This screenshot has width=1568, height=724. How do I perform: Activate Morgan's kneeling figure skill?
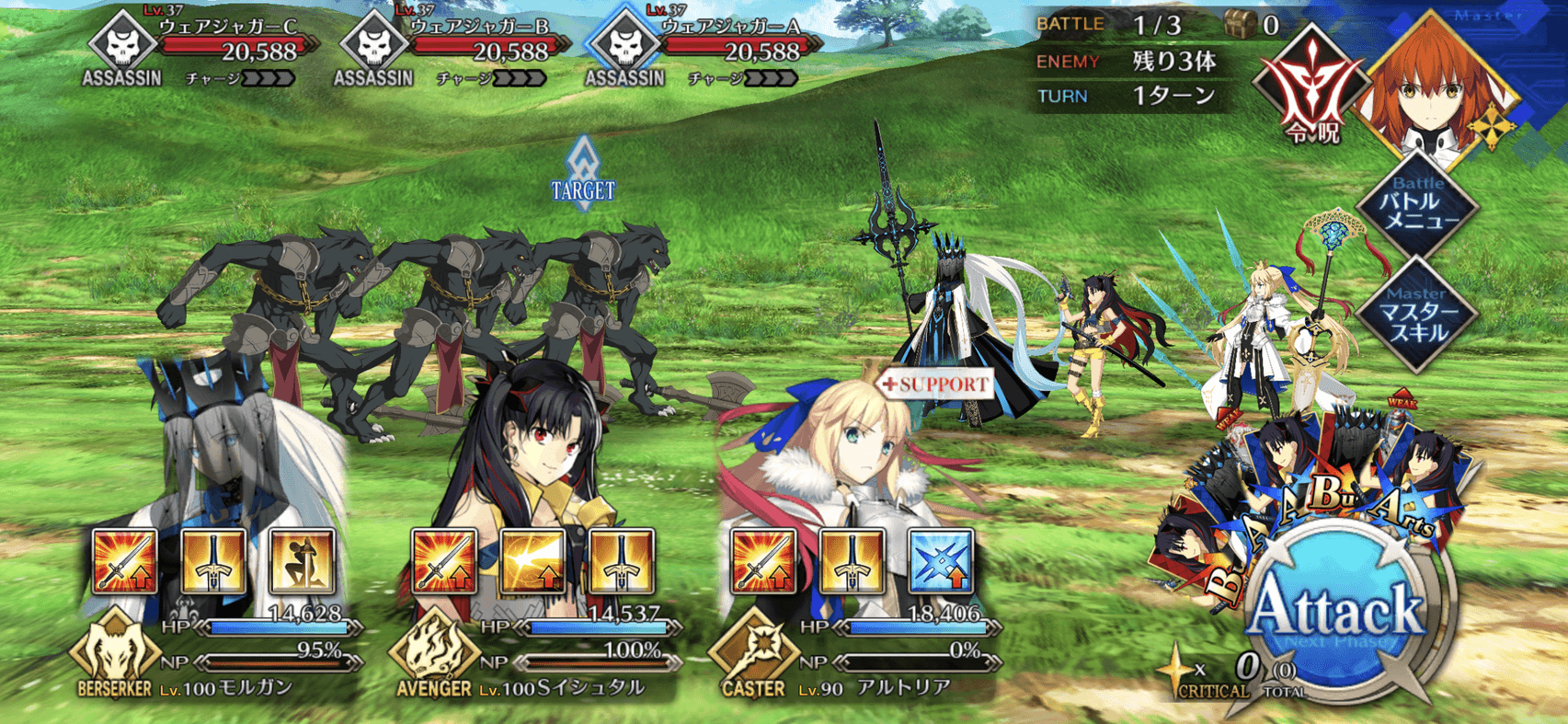pyautogui.click(x=302, y=561)
